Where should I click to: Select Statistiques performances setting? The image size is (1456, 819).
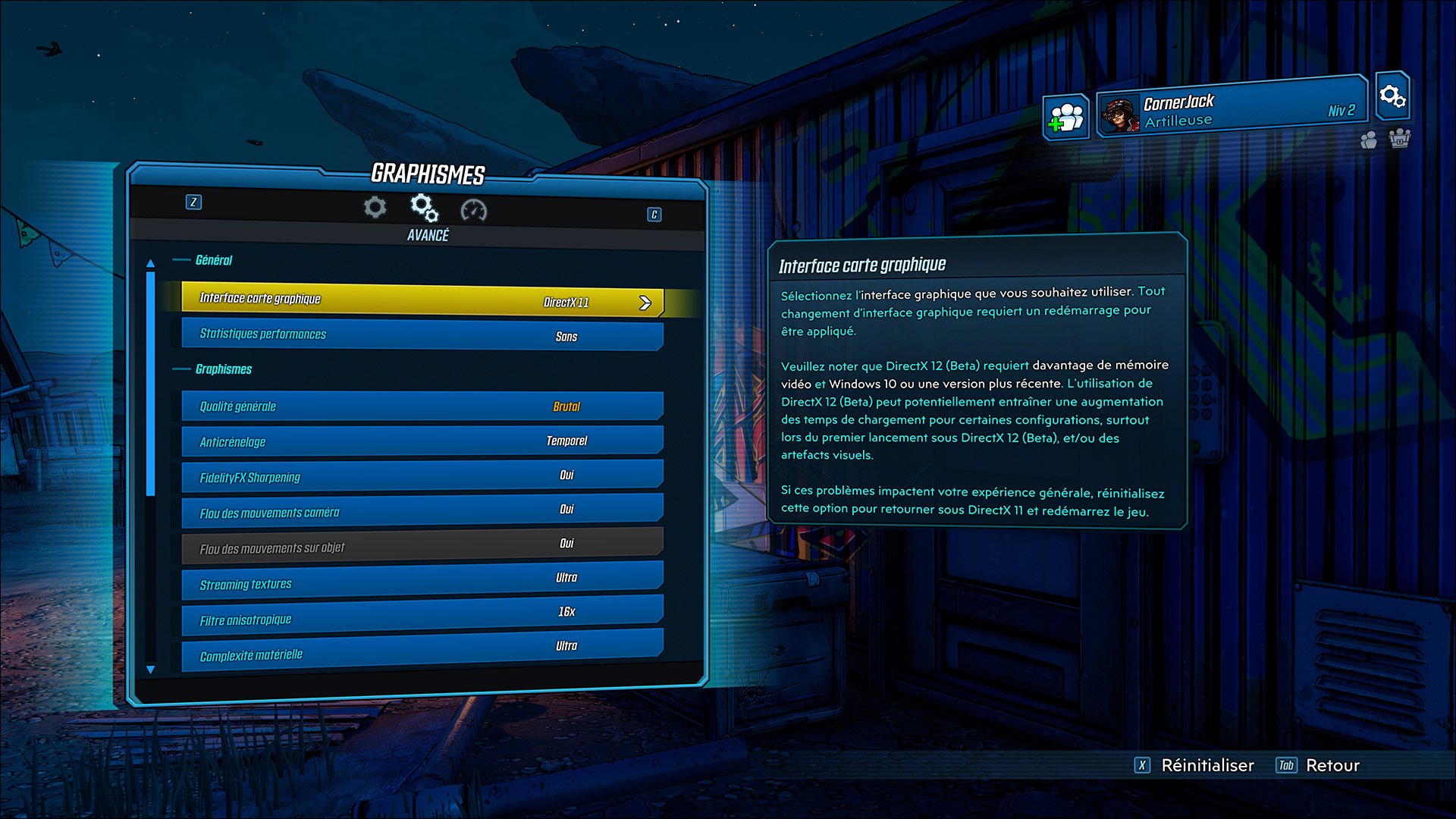(x=422, y=335)
